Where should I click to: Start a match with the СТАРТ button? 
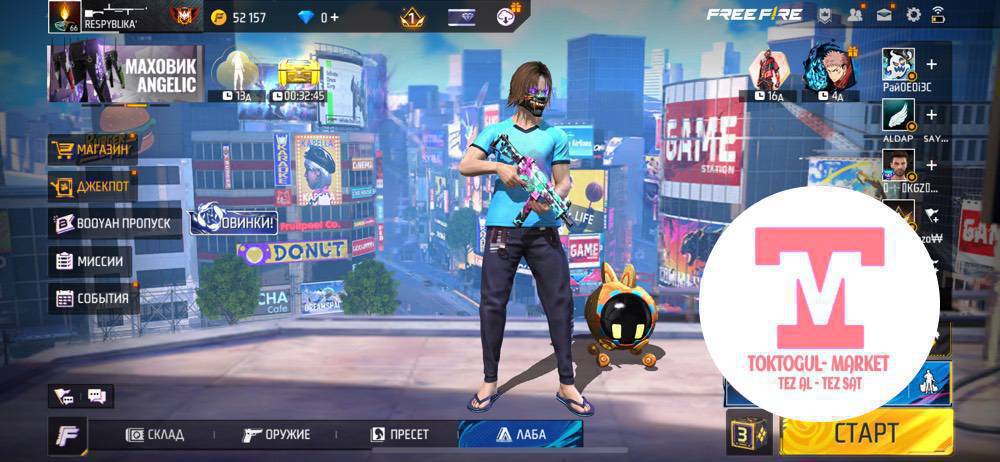pyautogui.click(x=864, y=433)
